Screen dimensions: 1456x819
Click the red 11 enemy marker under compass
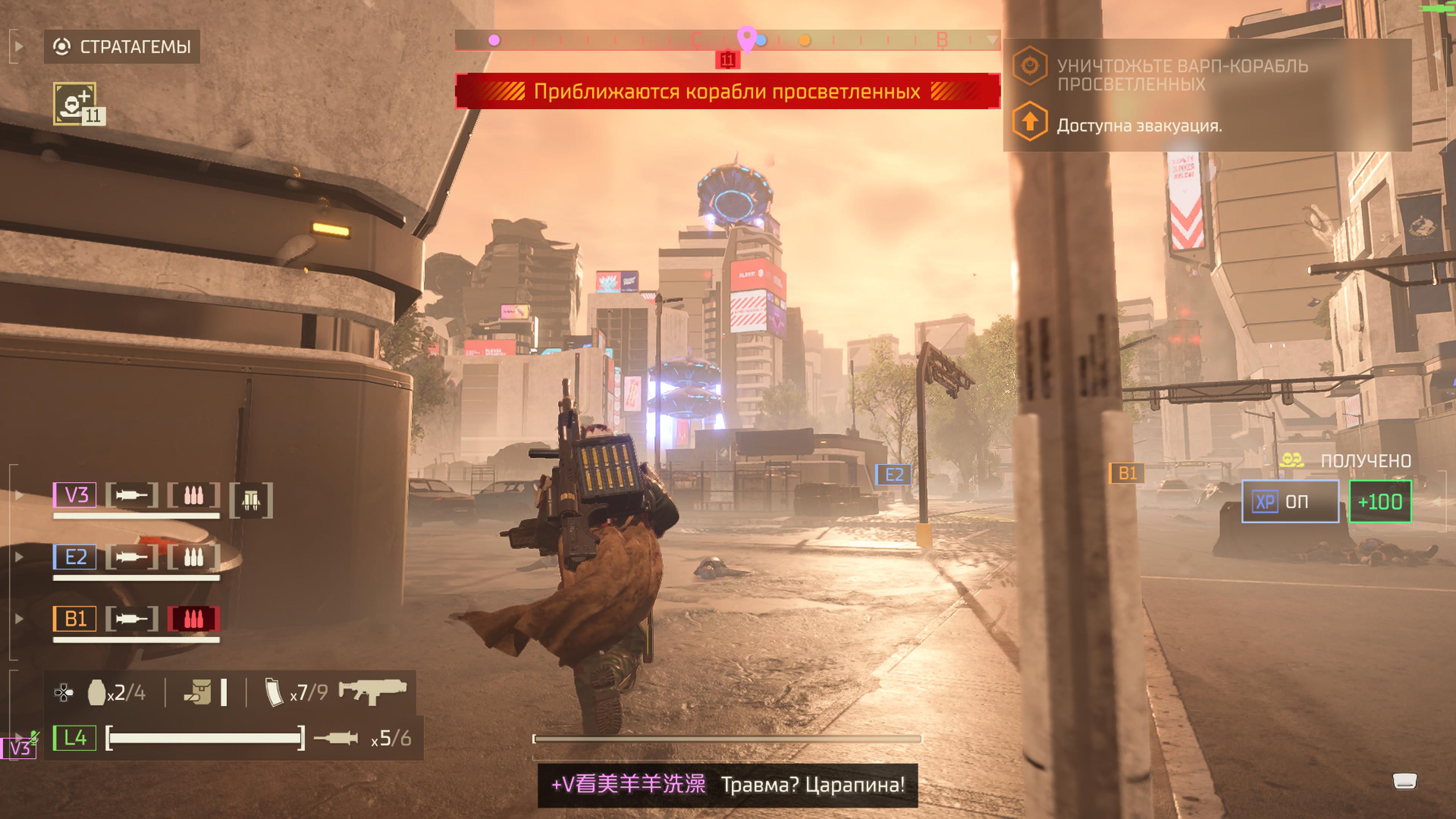tap(728, 60)
